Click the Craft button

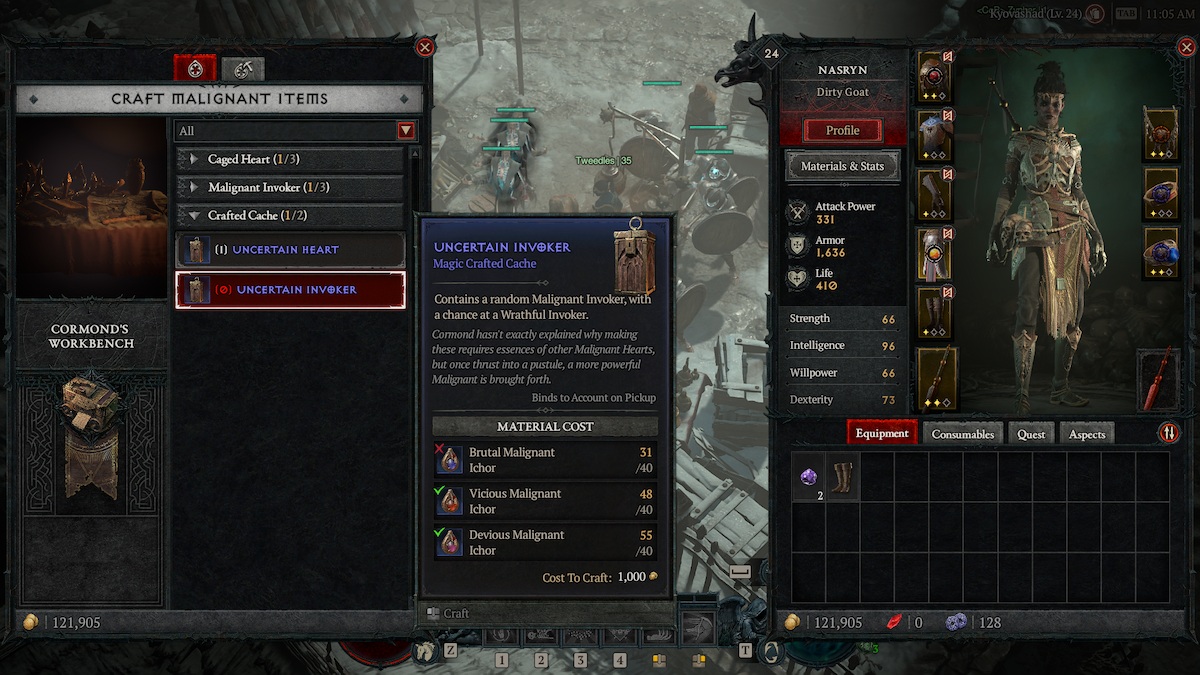456,613
